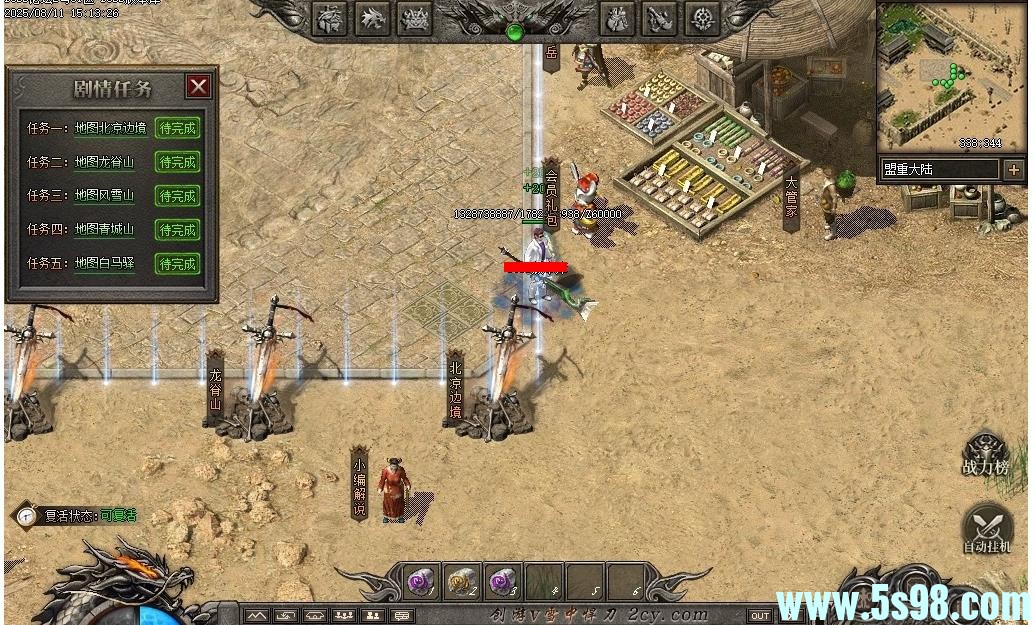Close the 剧情任务 quest panel
This screenshot has height=625, width=1035.
(x=199, y=86)
